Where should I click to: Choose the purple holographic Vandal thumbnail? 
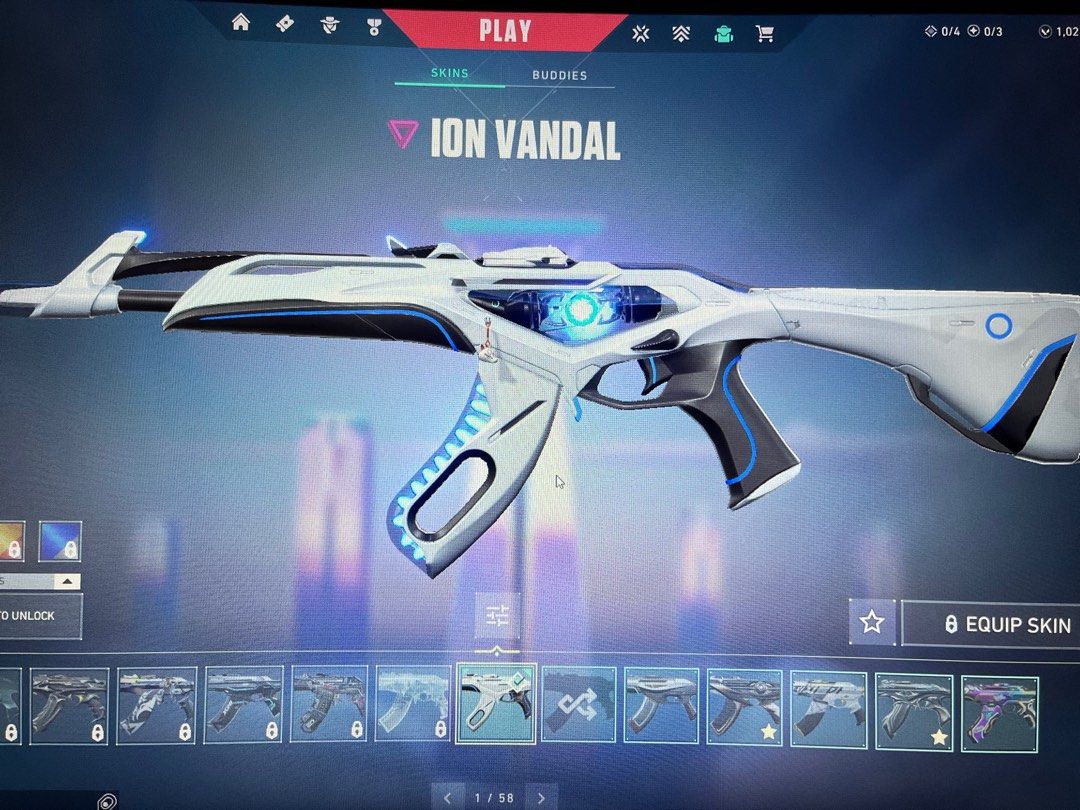[x=1000, y=712]
